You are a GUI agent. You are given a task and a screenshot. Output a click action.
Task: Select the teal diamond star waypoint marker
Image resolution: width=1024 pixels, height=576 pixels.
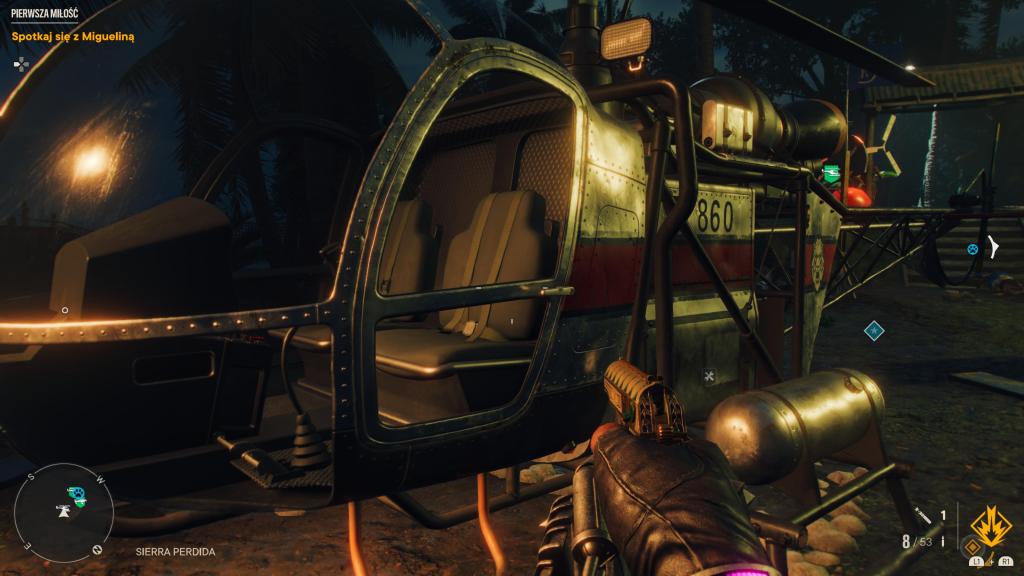[x=874, y=329]
